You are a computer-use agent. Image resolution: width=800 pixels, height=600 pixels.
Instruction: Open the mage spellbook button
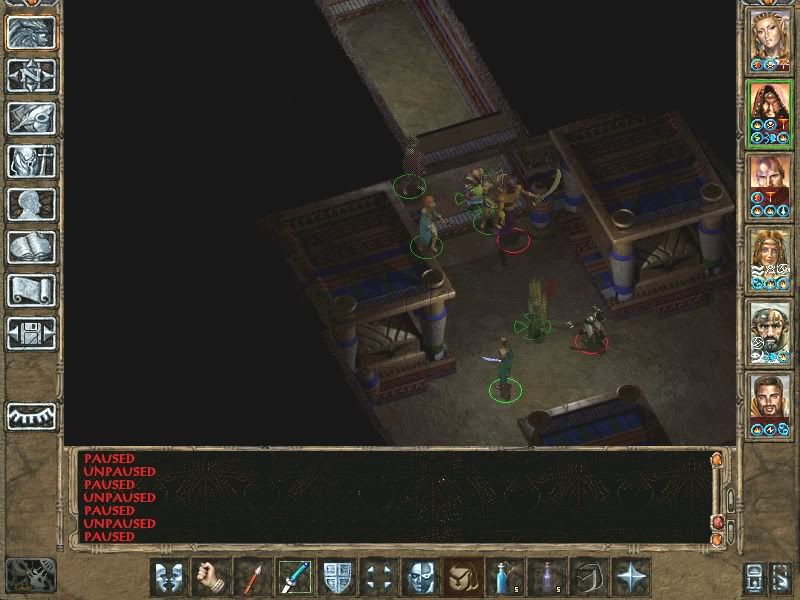tap(31, 247)
